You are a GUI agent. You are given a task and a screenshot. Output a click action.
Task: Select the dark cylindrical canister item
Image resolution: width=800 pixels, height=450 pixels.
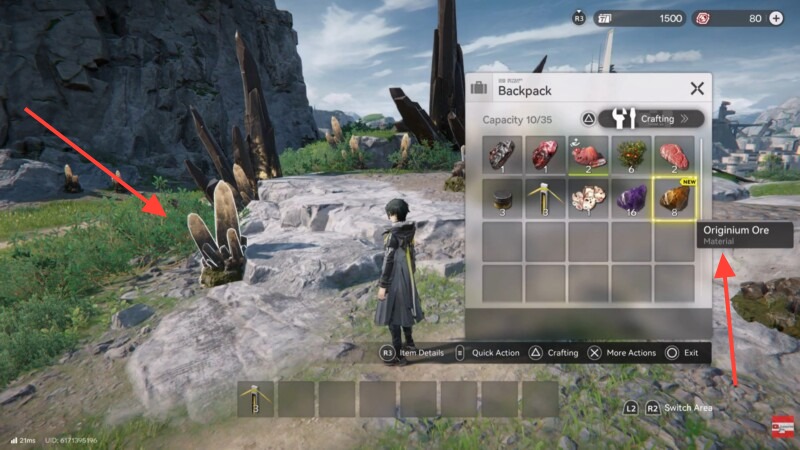coord(503,198)
